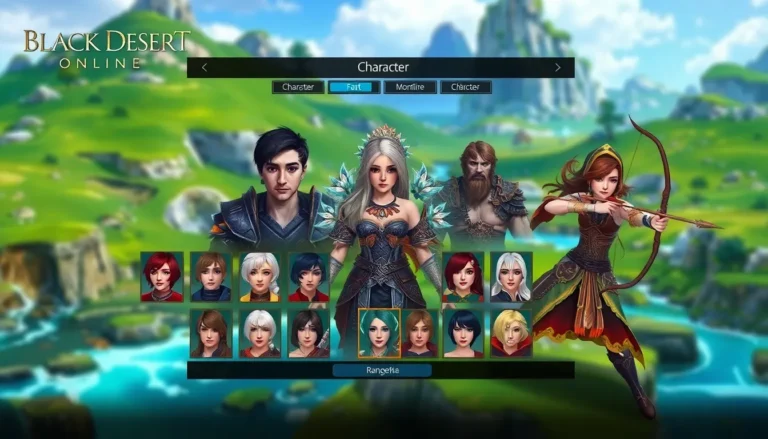Image resolution: width=768 pixels, height=439 pixels.
Task: Switch to the highlighted blue tab
Action: [x=352, y=87]
